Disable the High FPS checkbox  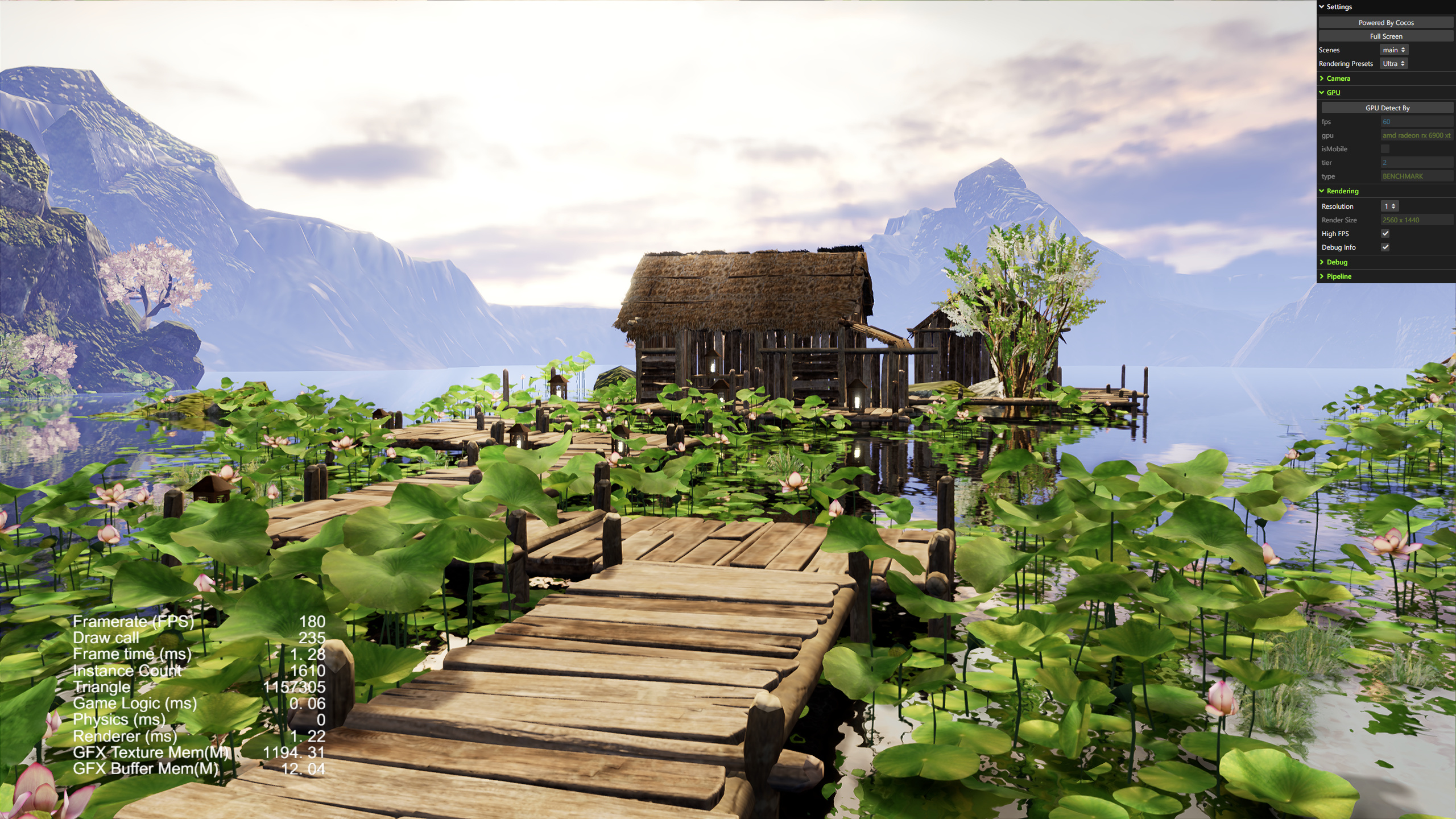tap(1385, 234)
